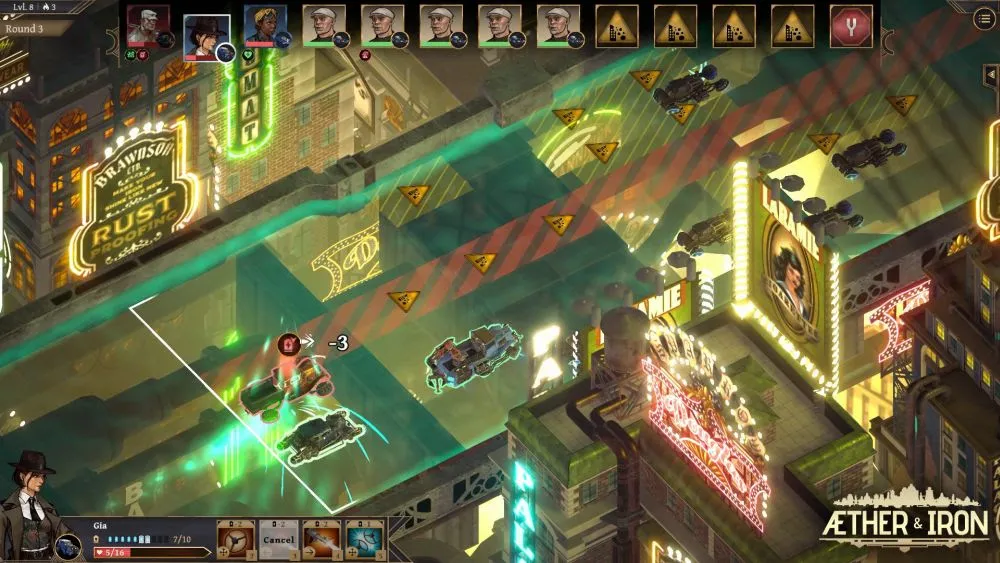Select Gia's portrait in the turn order
Image resolution: width=1000 pixels, height=563 pixels.
click(x=206, y=33)
